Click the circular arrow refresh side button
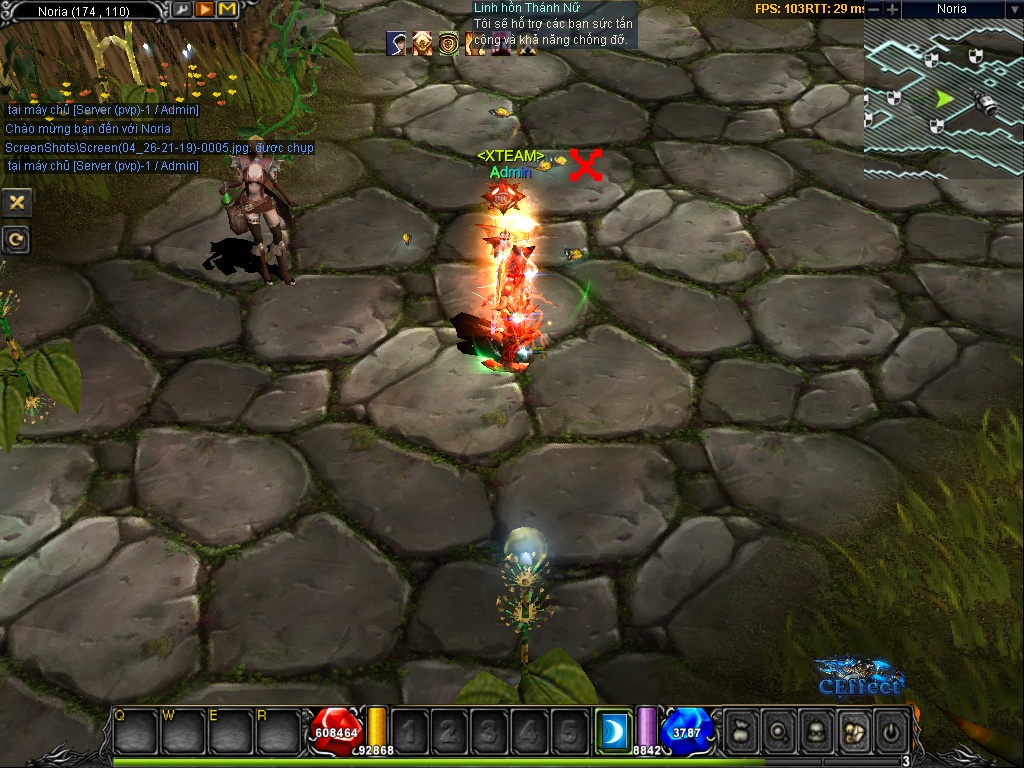 (17, 239)
